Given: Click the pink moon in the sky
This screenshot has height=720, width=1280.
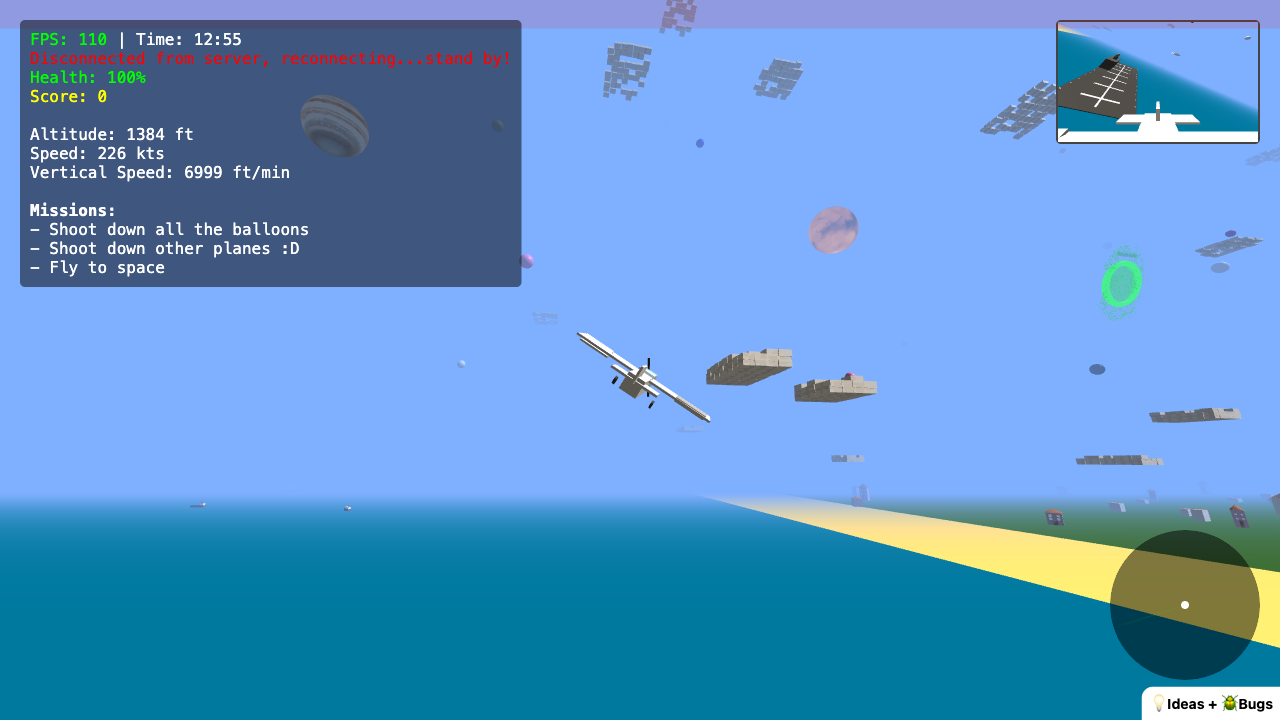Looking at the screenshot, I should tap(833, 230).
